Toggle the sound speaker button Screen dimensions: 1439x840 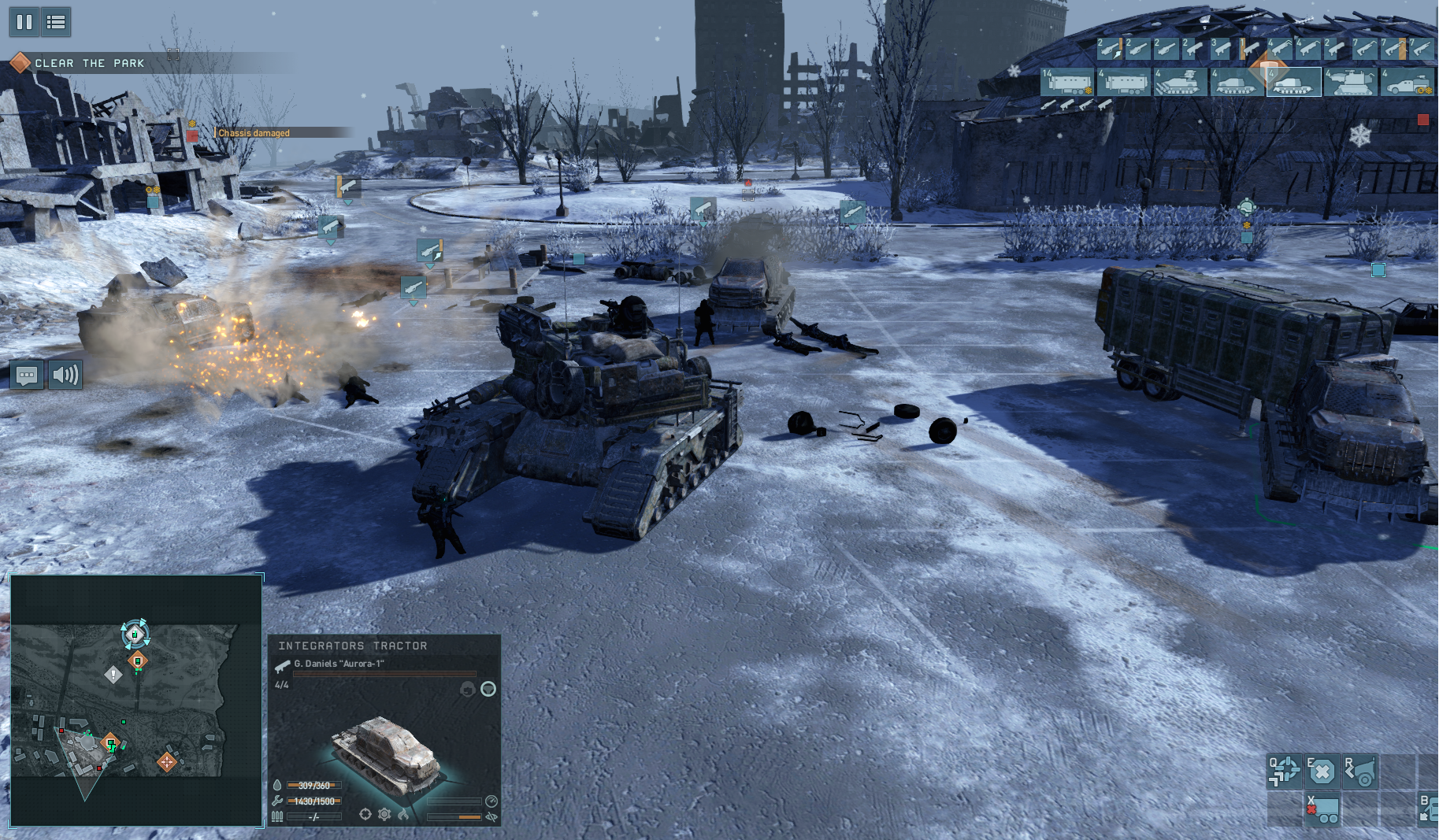coord(65,375)
